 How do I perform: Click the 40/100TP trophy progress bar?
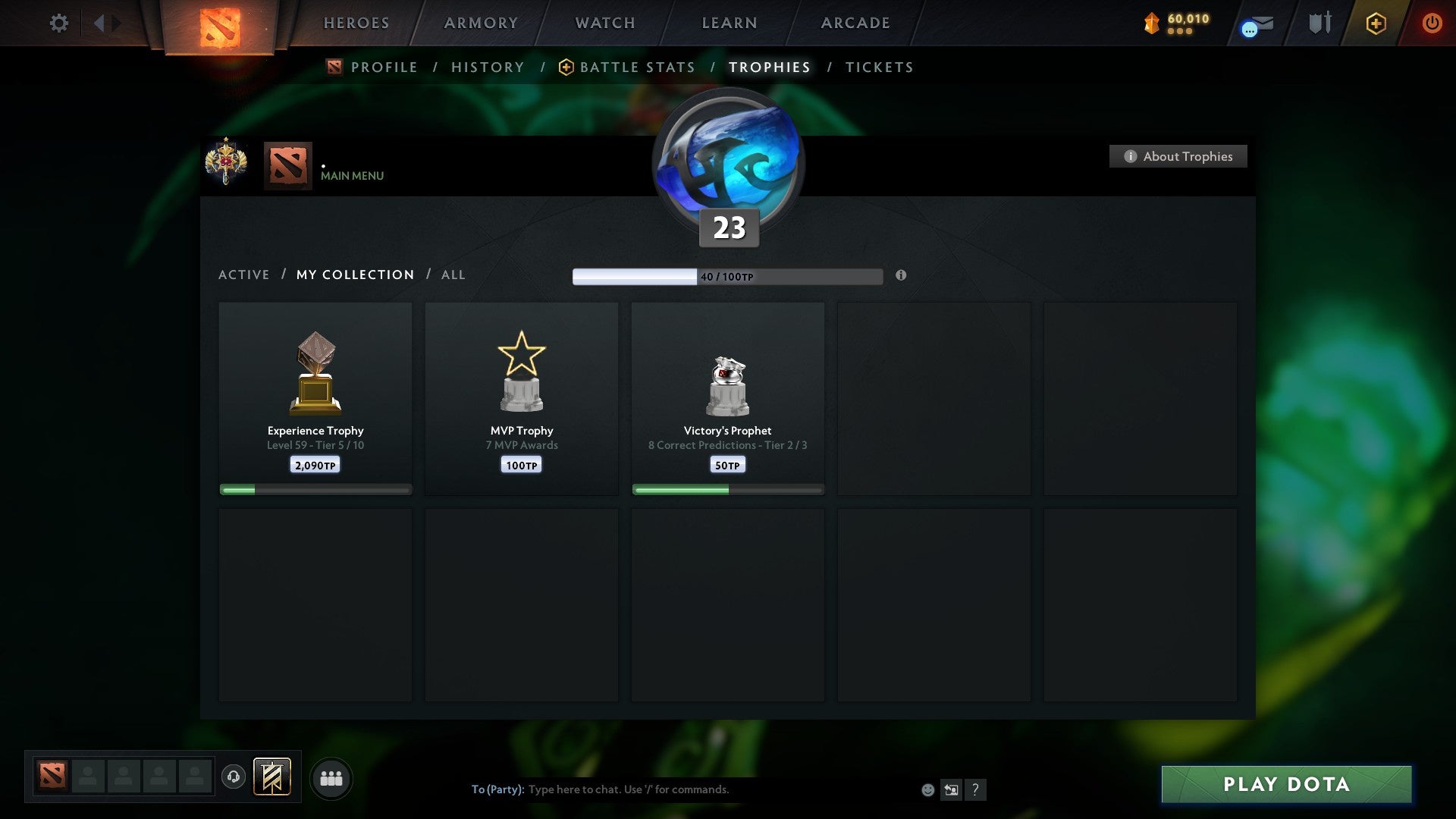coord(726,276)
